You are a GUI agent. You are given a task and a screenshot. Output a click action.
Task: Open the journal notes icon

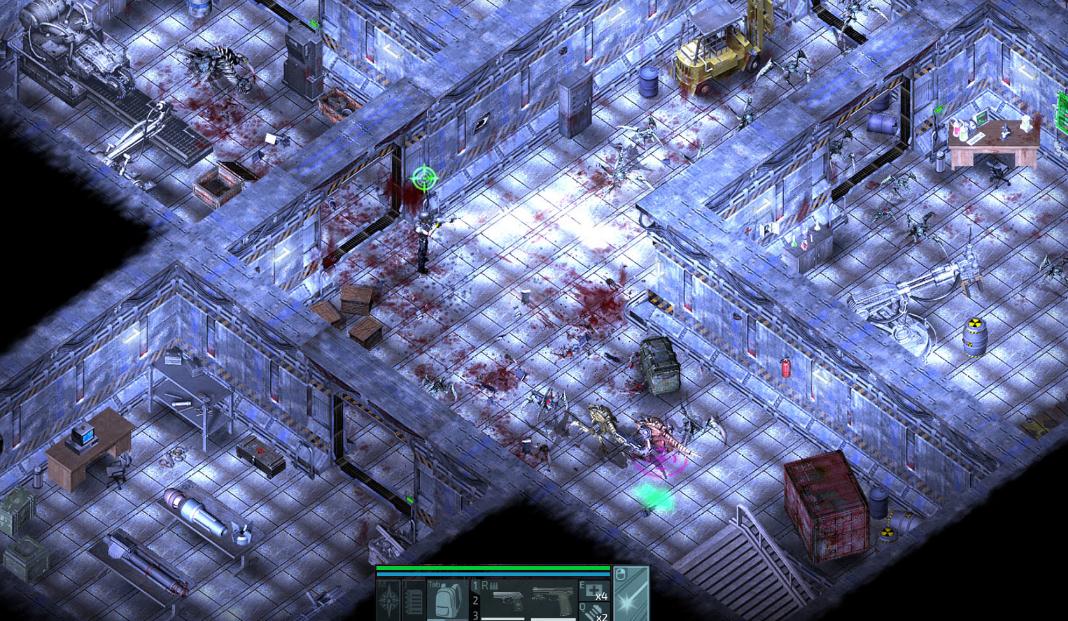(x=414, y=600)
